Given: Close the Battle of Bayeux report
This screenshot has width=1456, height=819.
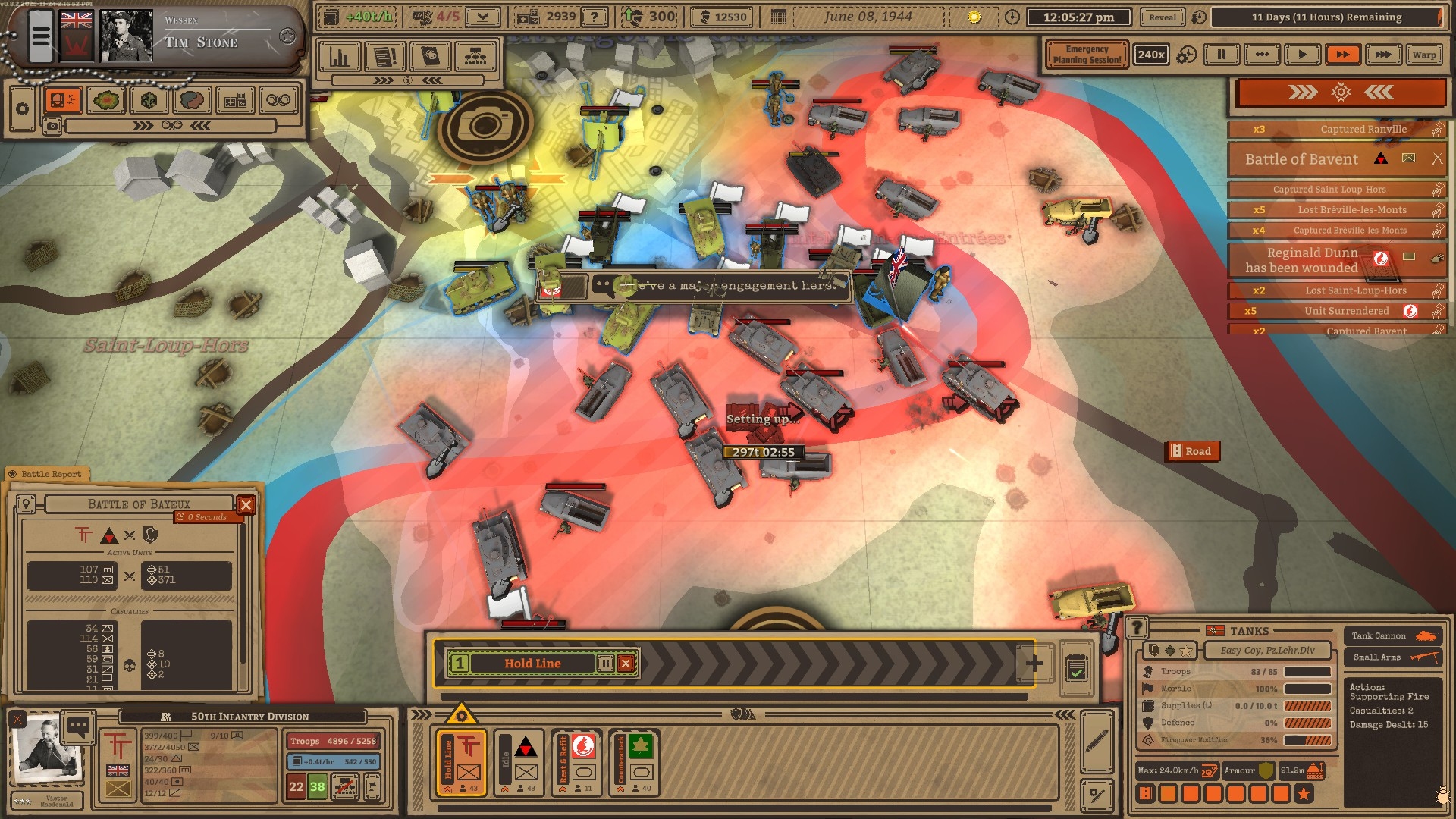Looking at the screenshot, I should [x=246, y=505].
